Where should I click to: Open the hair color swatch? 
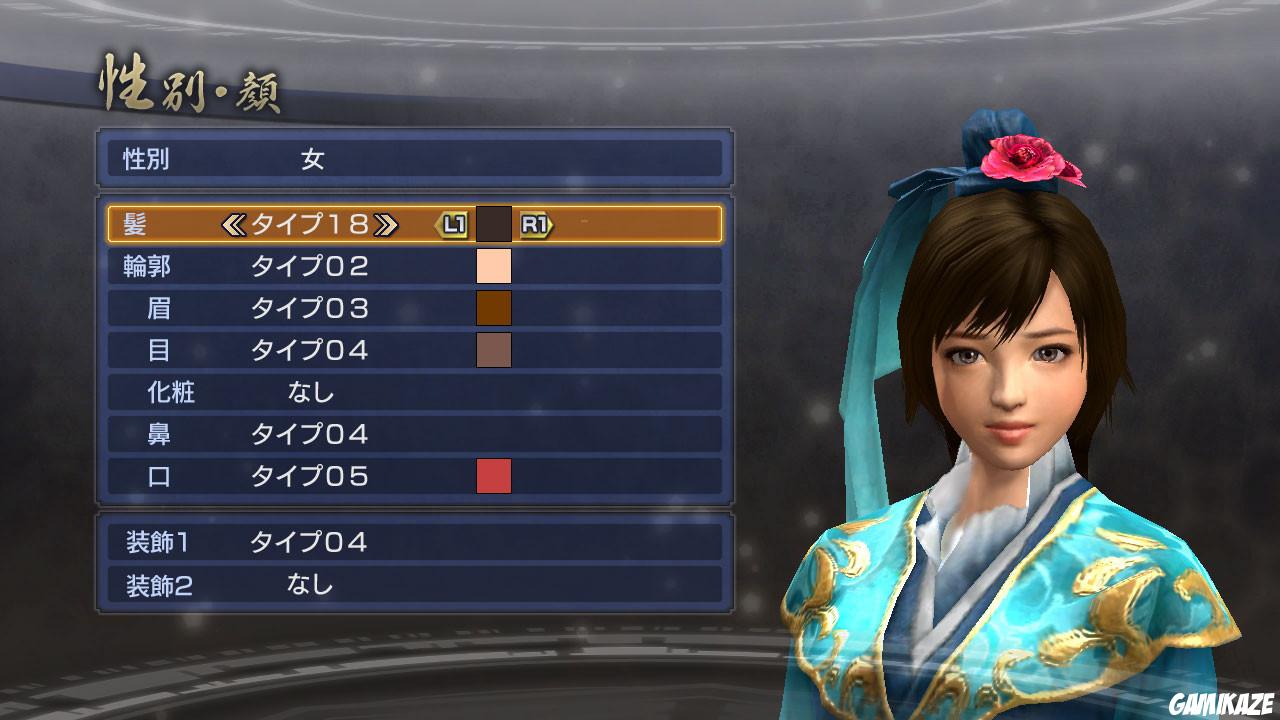coord(494,225)
